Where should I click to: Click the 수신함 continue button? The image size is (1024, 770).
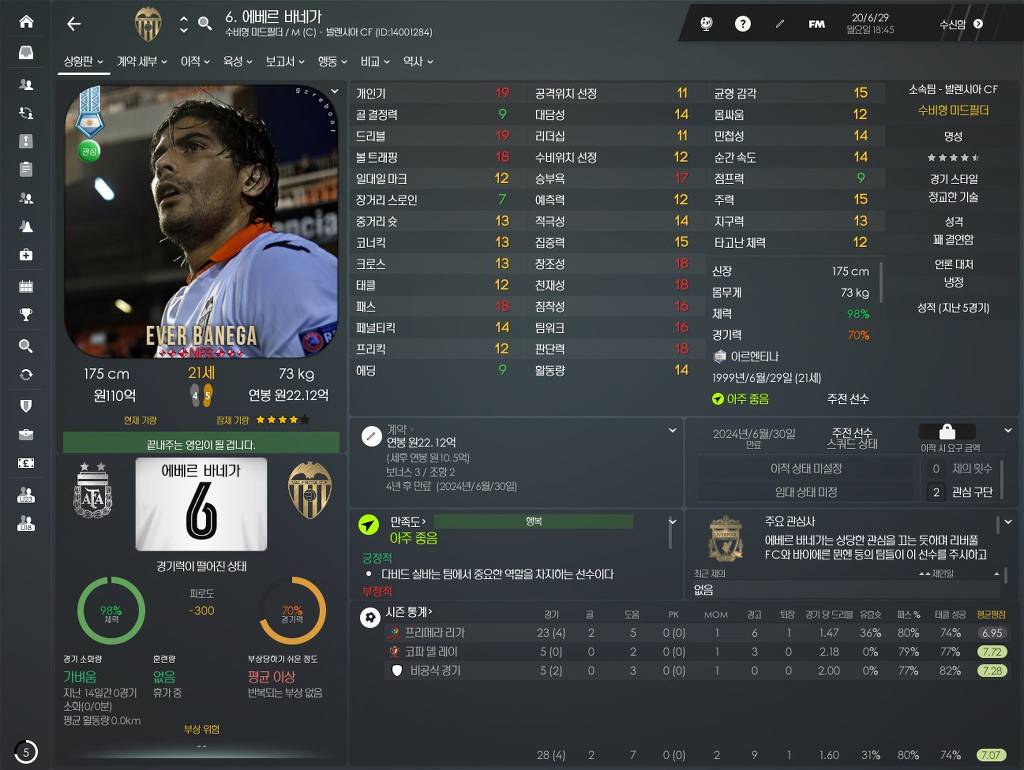point(960,24)
